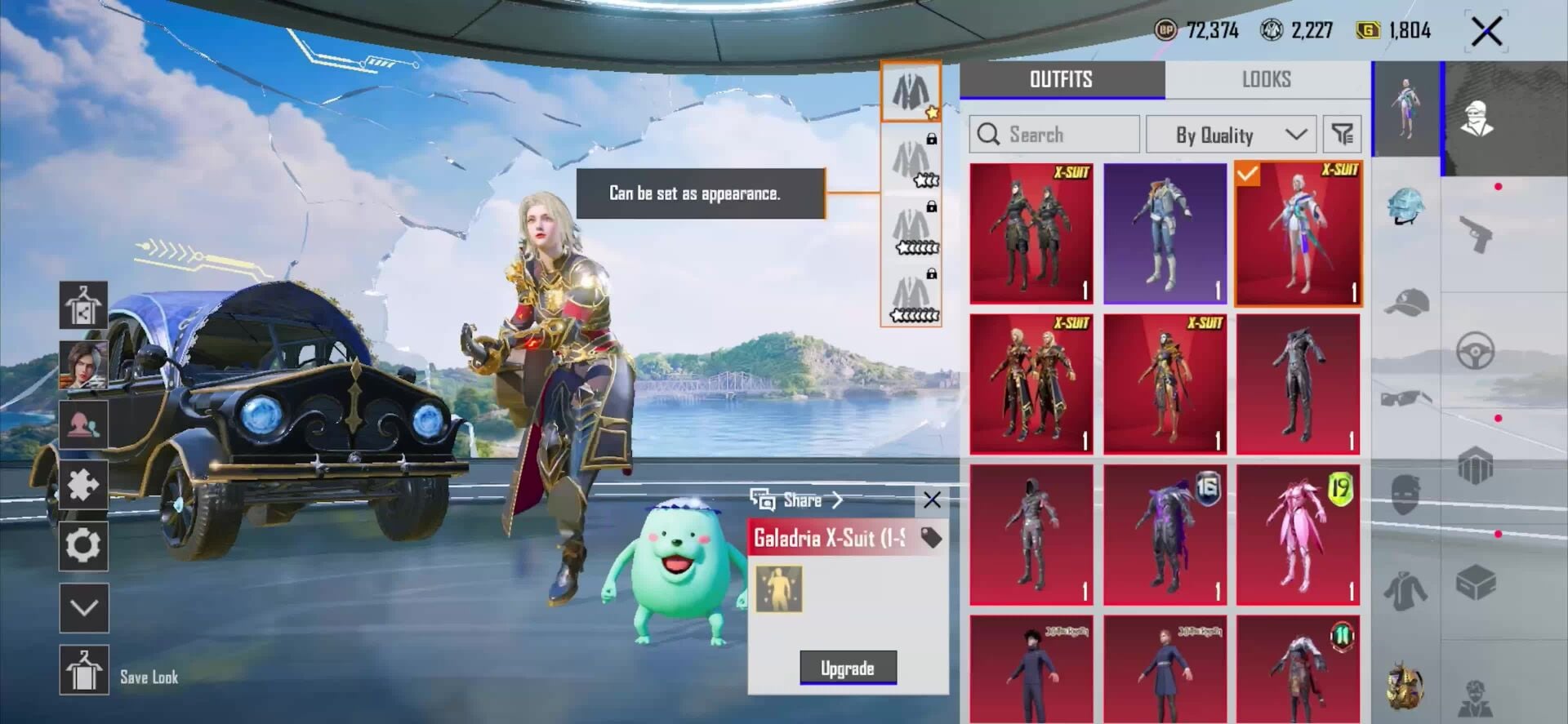Open the outfit filter options
Image resolution: width=1568 pixels, height=724 pixels.
[1342, 134]
